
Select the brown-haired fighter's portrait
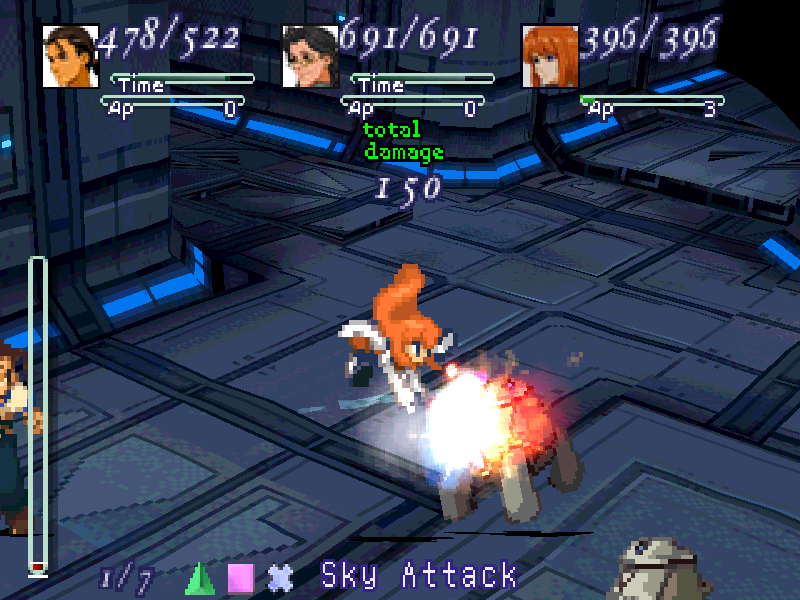70,56
